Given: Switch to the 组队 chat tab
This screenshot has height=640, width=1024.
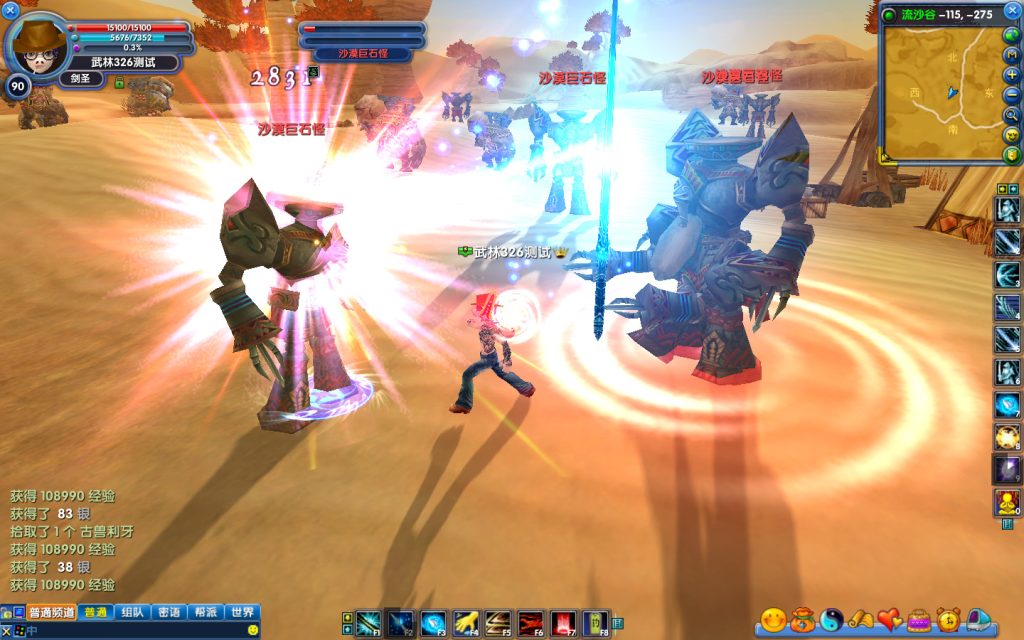Looking at the screenshot, I should pos(131,613).
